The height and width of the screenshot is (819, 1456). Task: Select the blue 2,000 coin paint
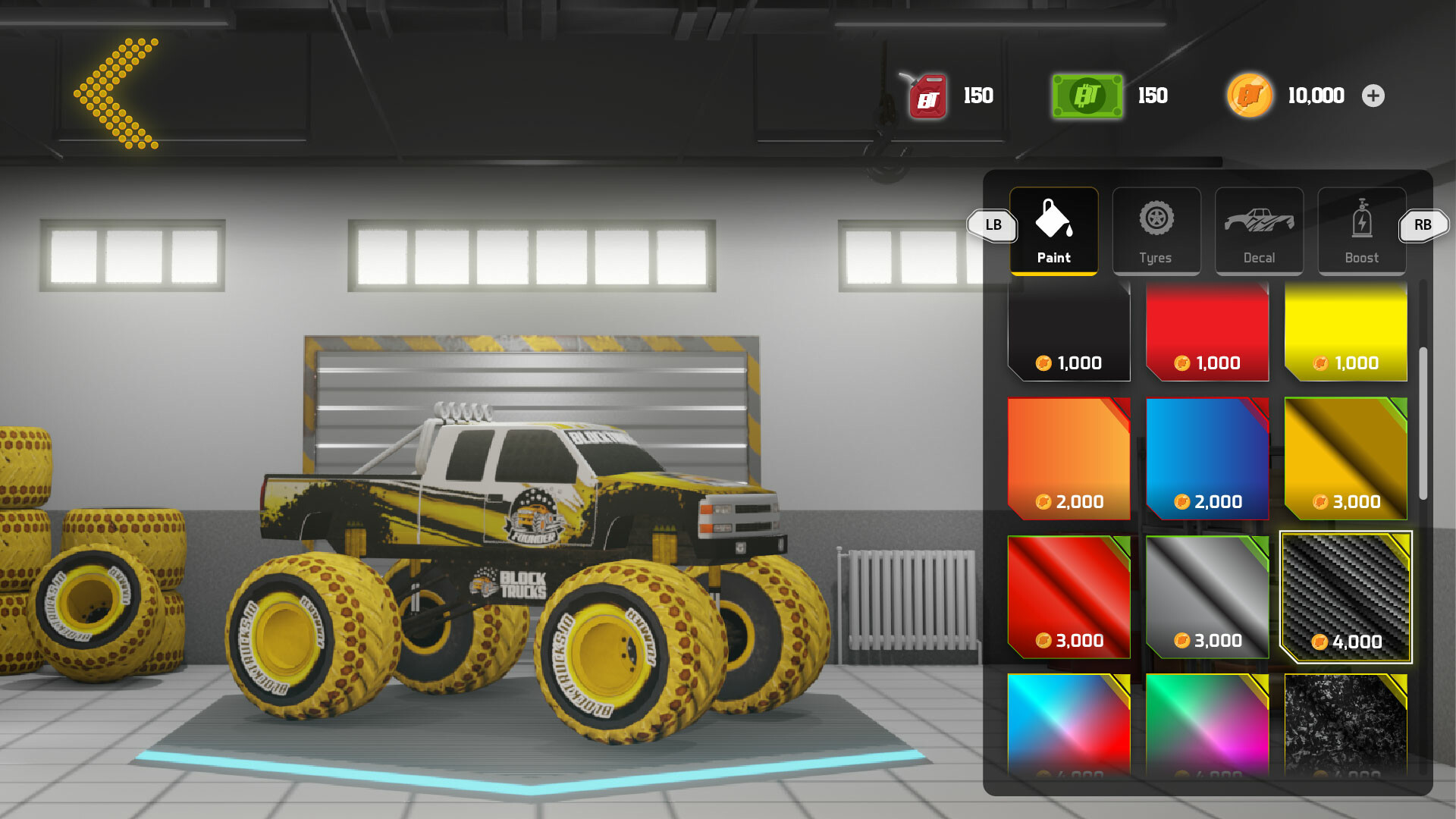[1207, 459]
